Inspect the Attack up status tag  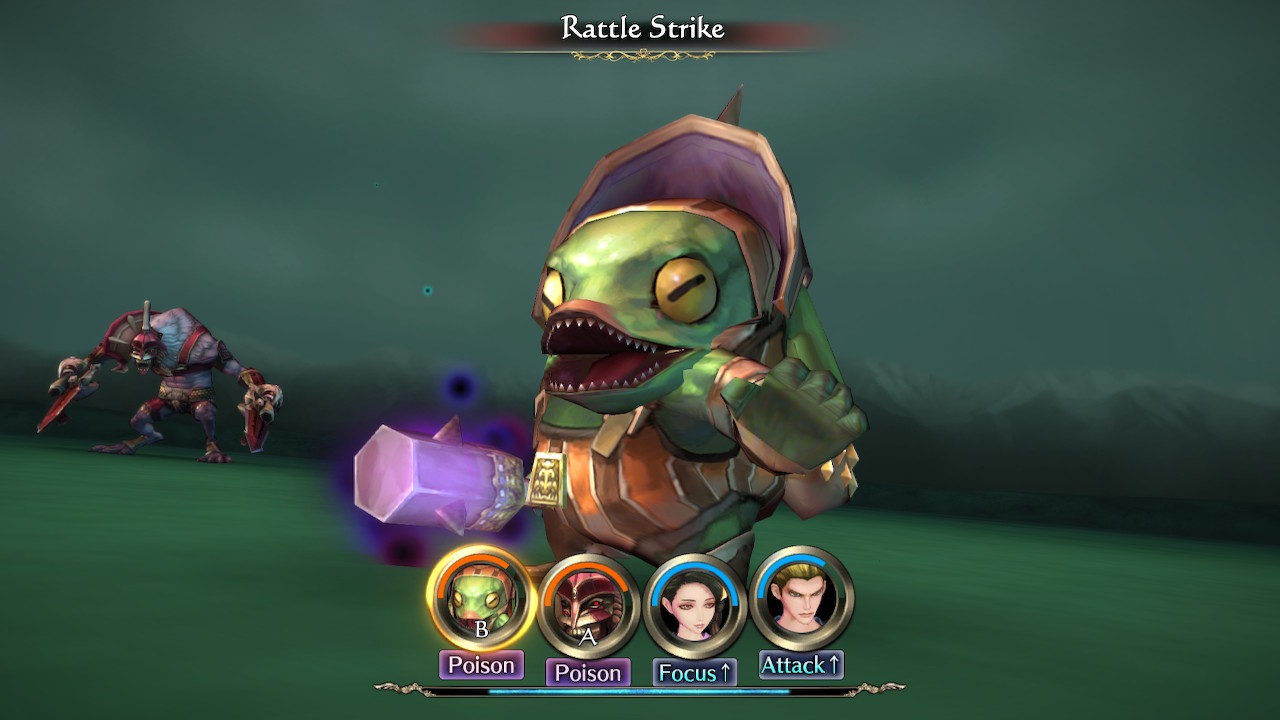point(801,665)
